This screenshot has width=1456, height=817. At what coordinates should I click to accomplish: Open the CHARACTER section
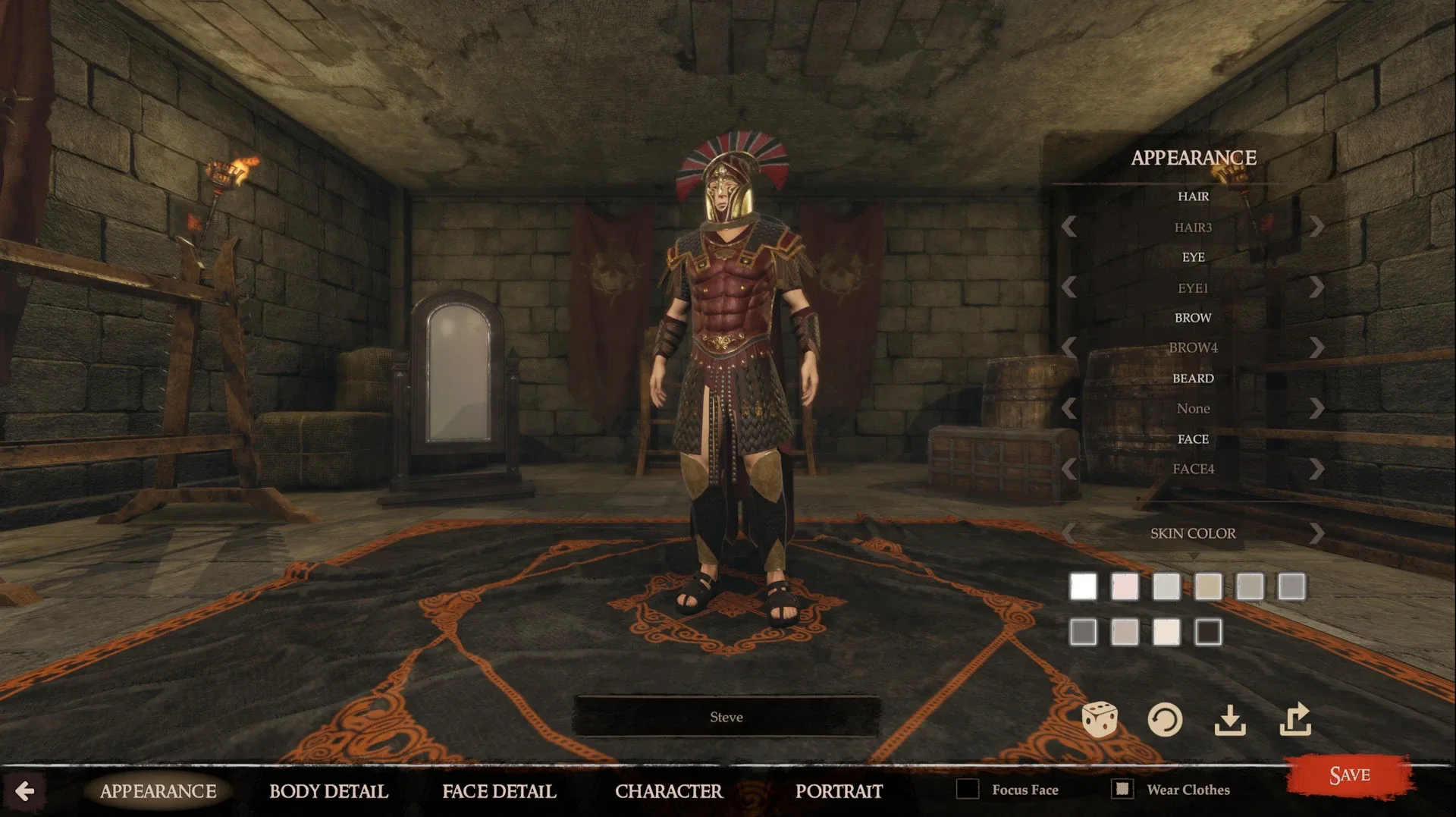[x=670, y=791]
